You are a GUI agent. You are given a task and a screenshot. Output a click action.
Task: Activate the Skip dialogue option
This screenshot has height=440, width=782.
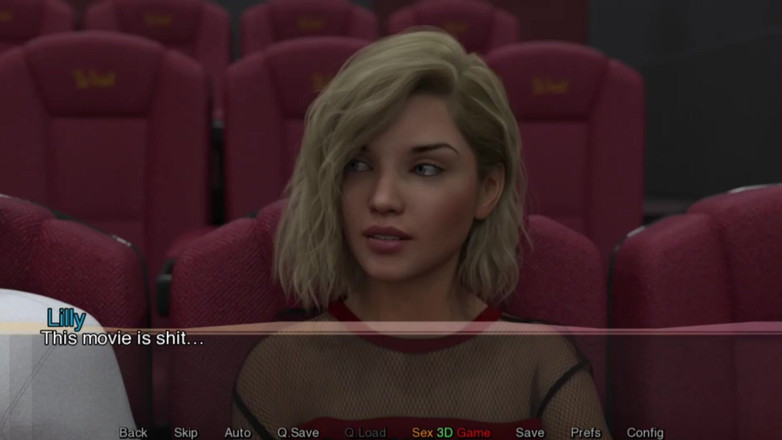(x=186, y=432)
